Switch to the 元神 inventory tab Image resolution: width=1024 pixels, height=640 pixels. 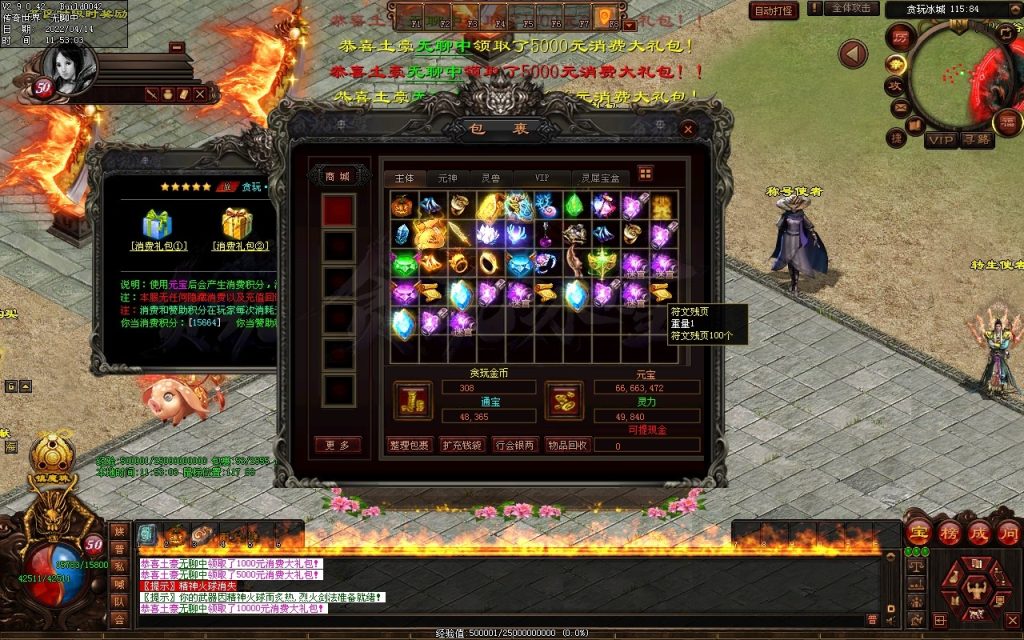point(446,177)
